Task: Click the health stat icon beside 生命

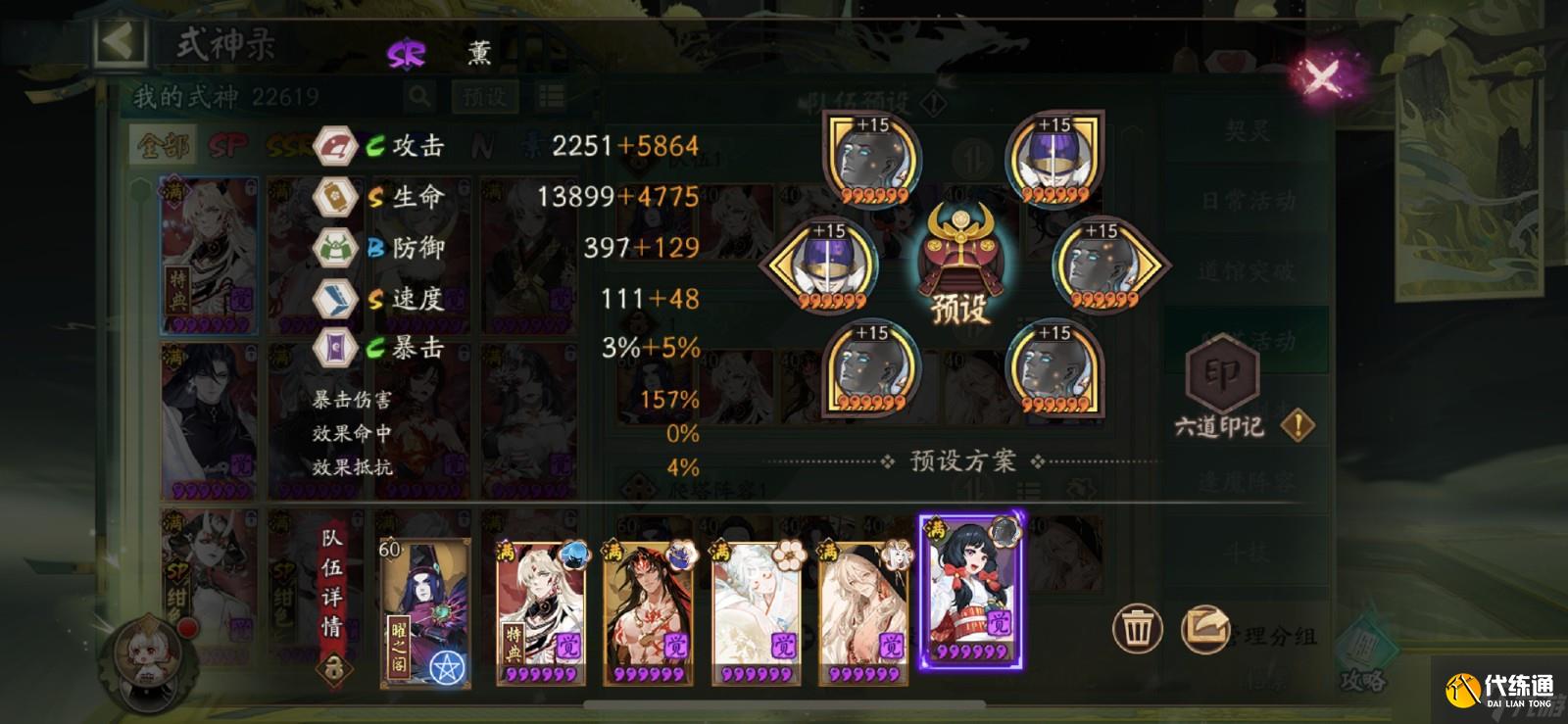Action: click(334, 196)
